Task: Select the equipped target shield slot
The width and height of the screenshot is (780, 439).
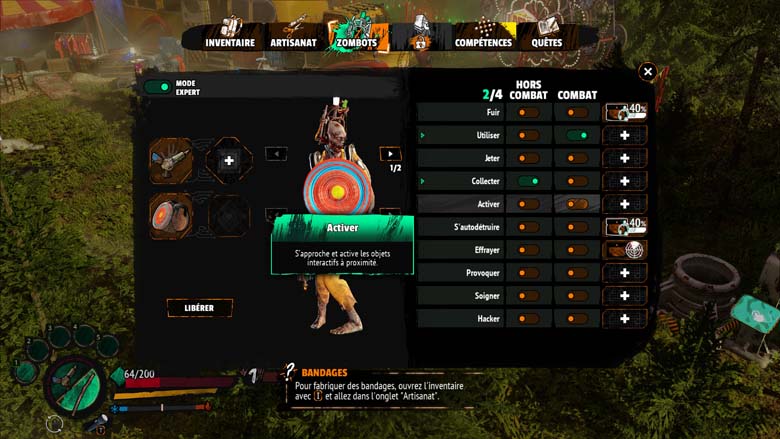Action: (x=171, y=214)
